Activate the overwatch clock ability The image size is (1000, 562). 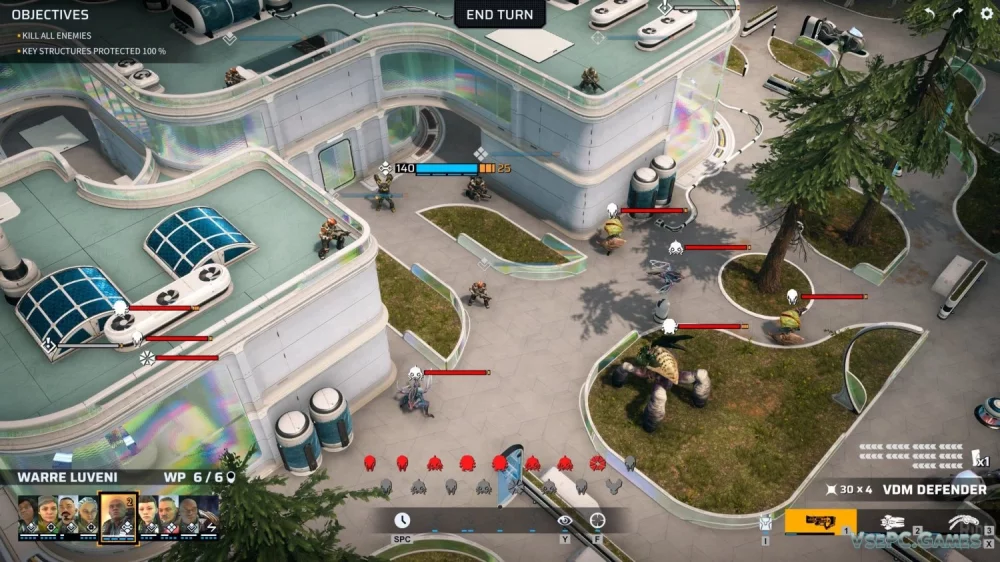(x=402, y=520)
